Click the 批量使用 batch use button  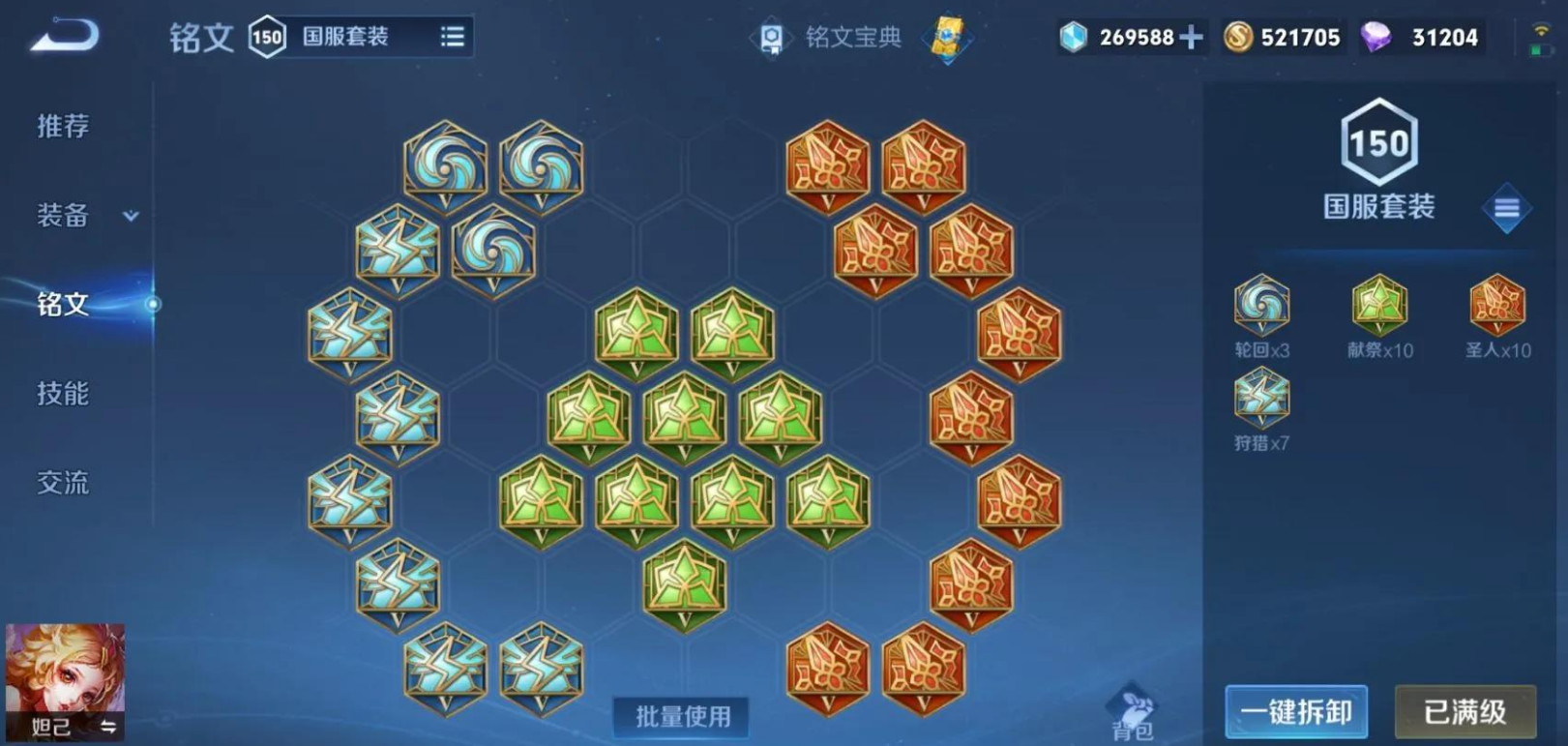pos(681,718)
